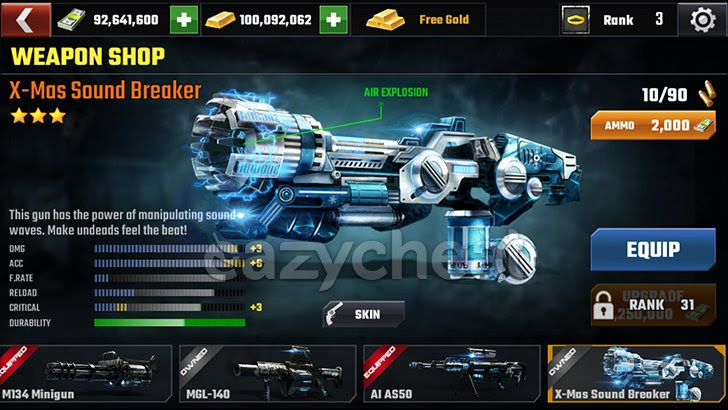Choose the MGL-140 weapon card
The width and height of the screenshot is (728, 410).
tap(267, 376)
